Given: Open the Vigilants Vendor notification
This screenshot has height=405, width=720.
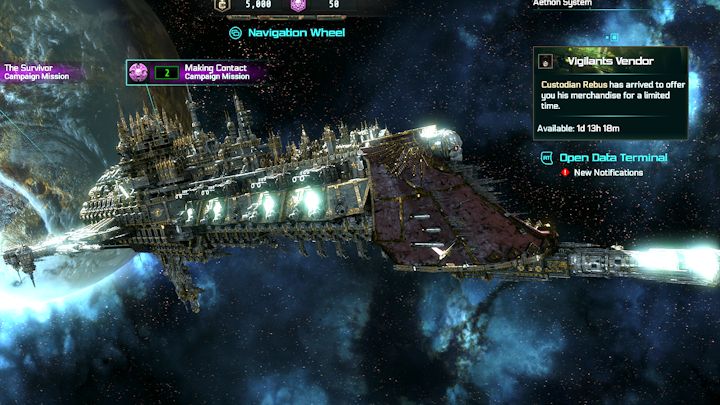Looking at the screenshot, I should click(x=610, y=92).
